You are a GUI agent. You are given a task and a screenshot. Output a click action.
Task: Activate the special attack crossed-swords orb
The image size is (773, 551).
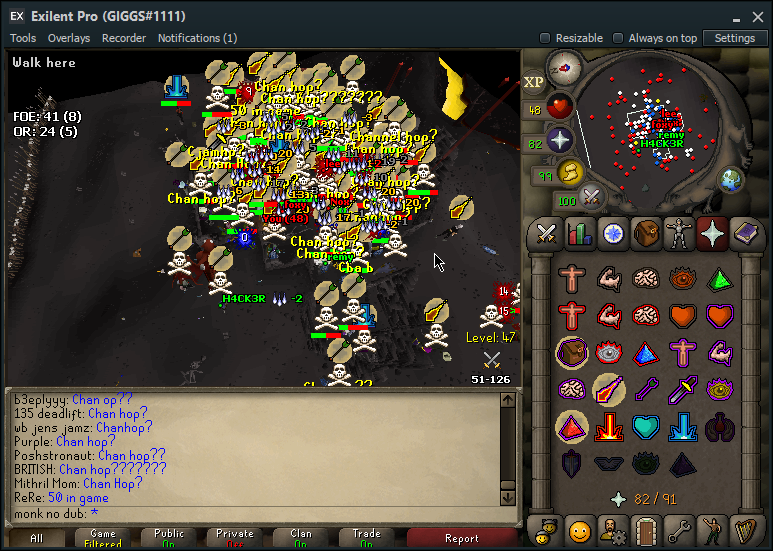pos(592,197)
